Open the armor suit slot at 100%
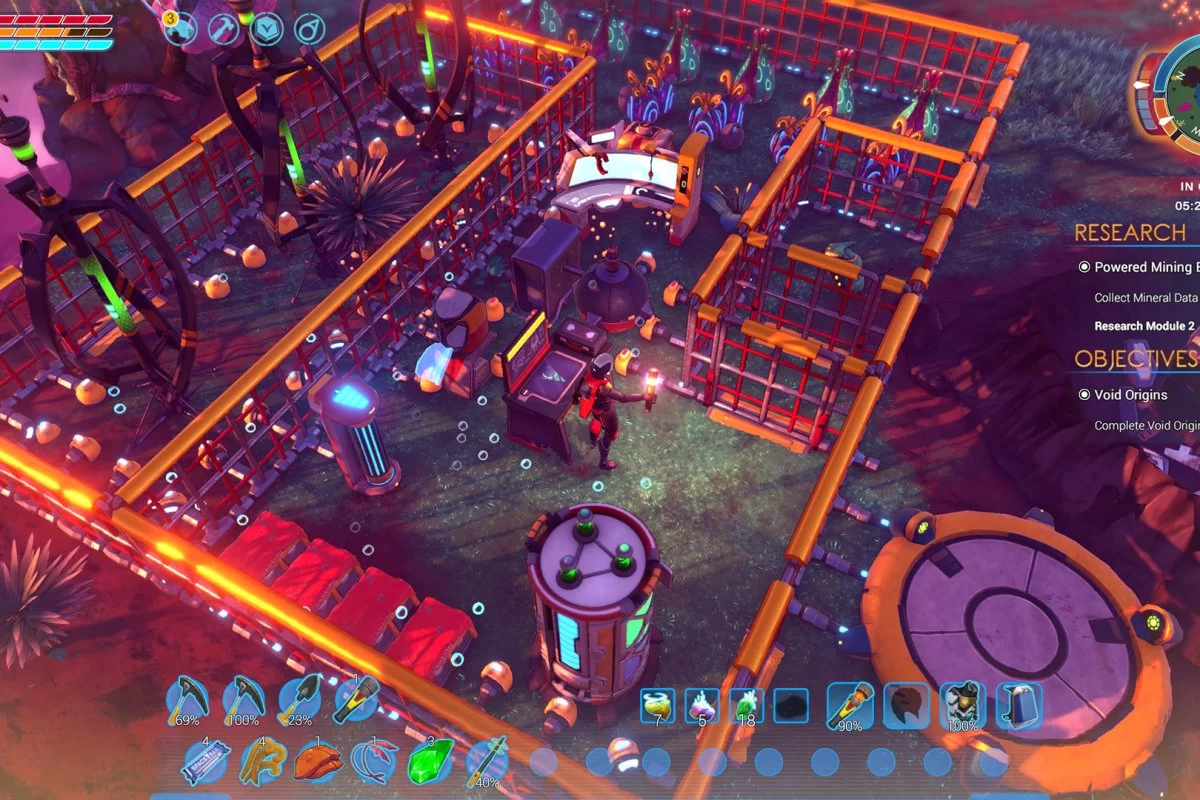 pos(963,706)
